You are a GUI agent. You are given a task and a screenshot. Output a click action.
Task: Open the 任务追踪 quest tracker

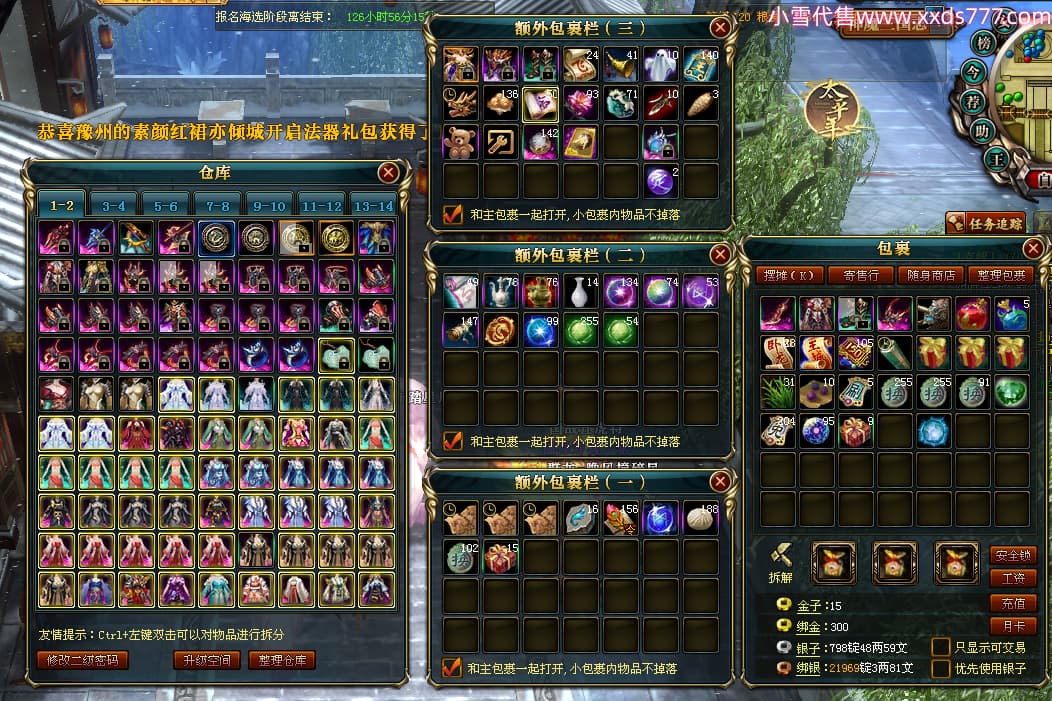point(986,223)
